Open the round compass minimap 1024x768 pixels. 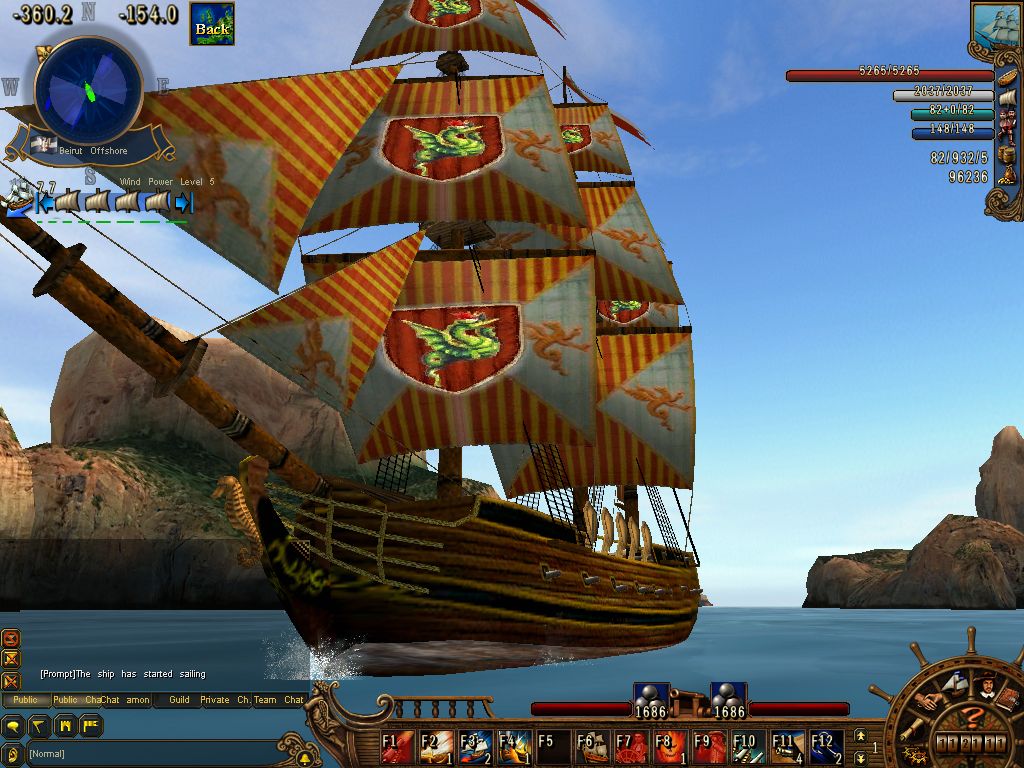click(x=89, y=90)
